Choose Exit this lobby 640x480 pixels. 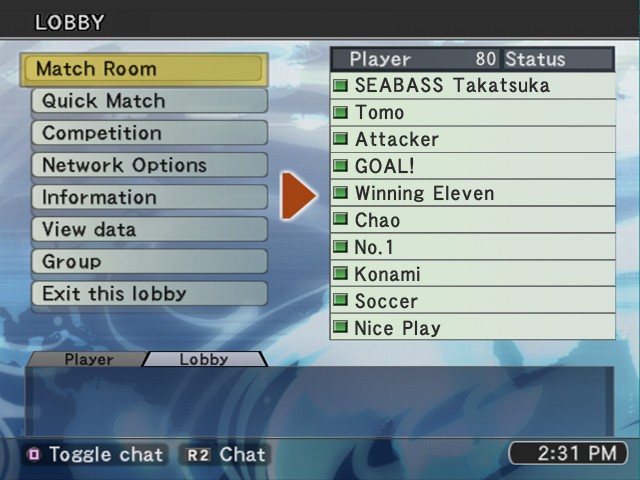pyautogui.click(x=149, y=294)
